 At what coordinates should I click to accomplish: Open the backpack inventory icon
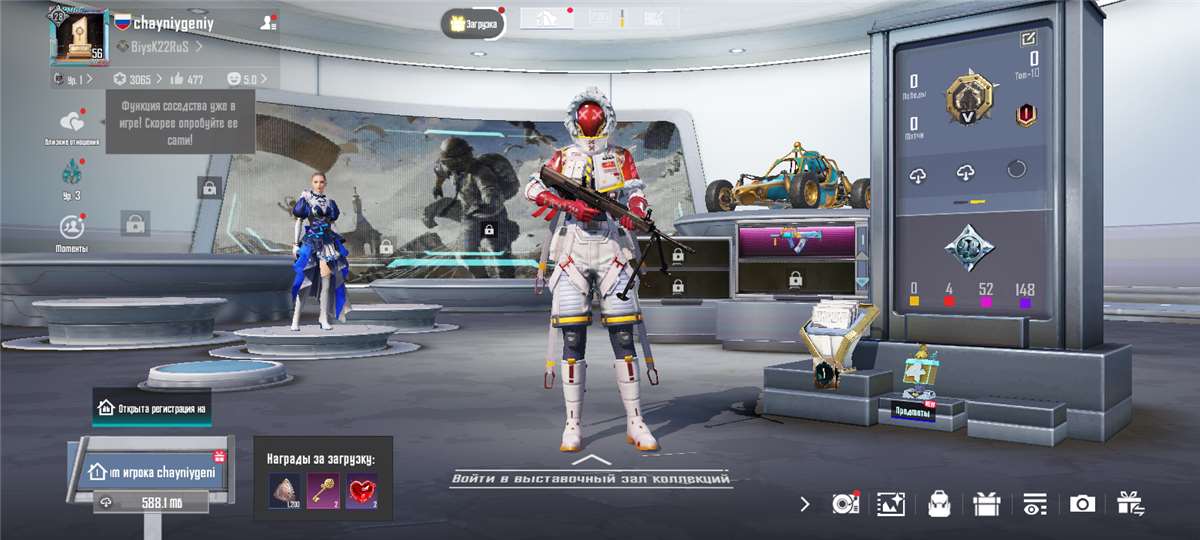click(938, 504)
